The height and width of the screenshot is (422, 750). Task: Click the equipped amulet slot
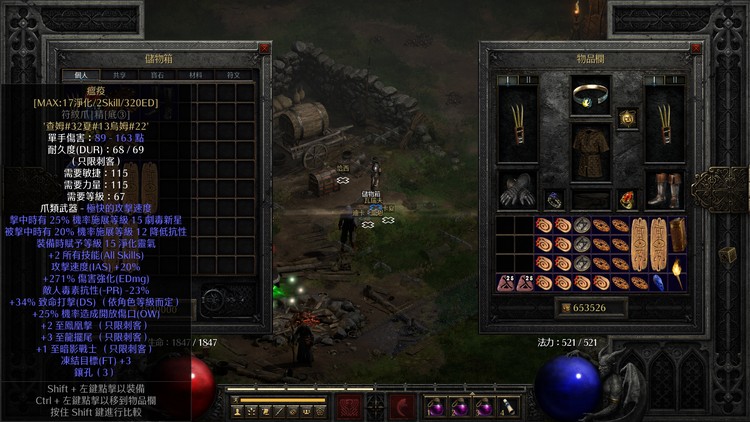point(628,116)
